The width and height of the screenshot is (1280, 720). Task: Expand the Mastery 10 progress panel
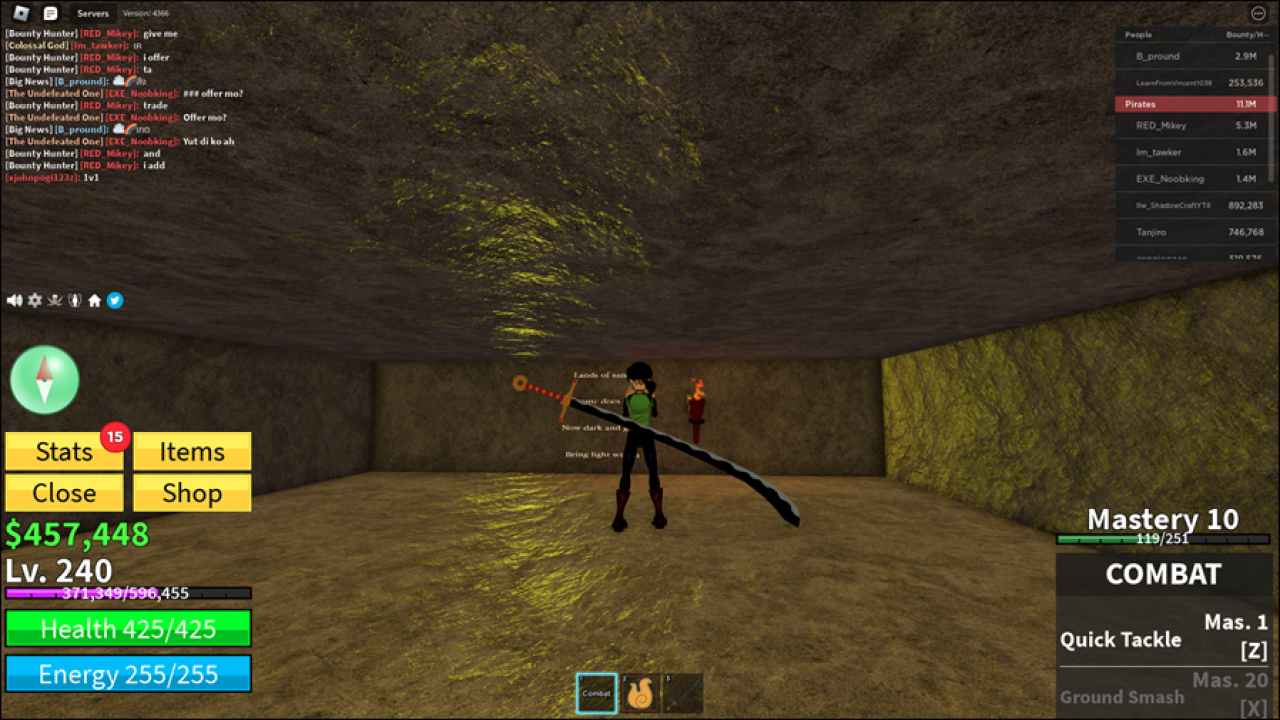point(1162,519)
